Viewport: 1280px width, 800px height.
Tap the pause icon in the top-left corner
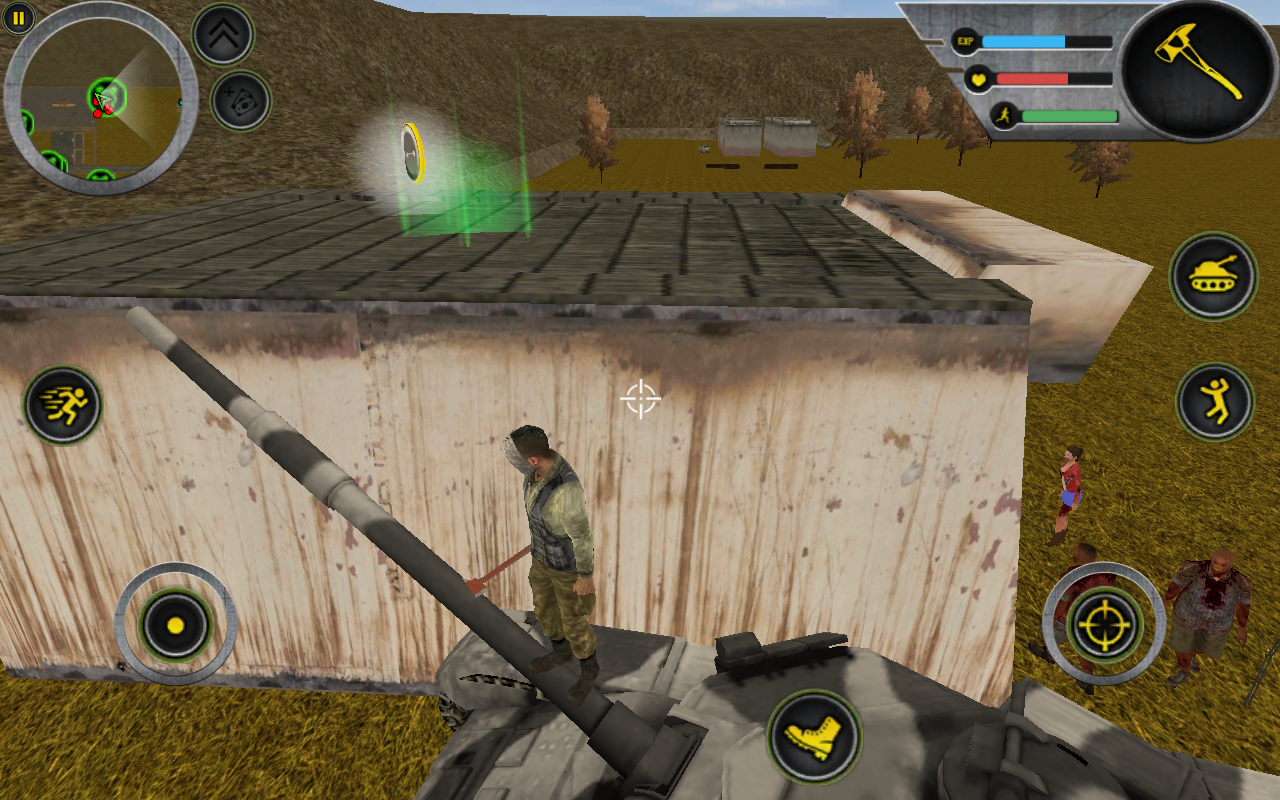pyautogui.click(x=17, y=17)
